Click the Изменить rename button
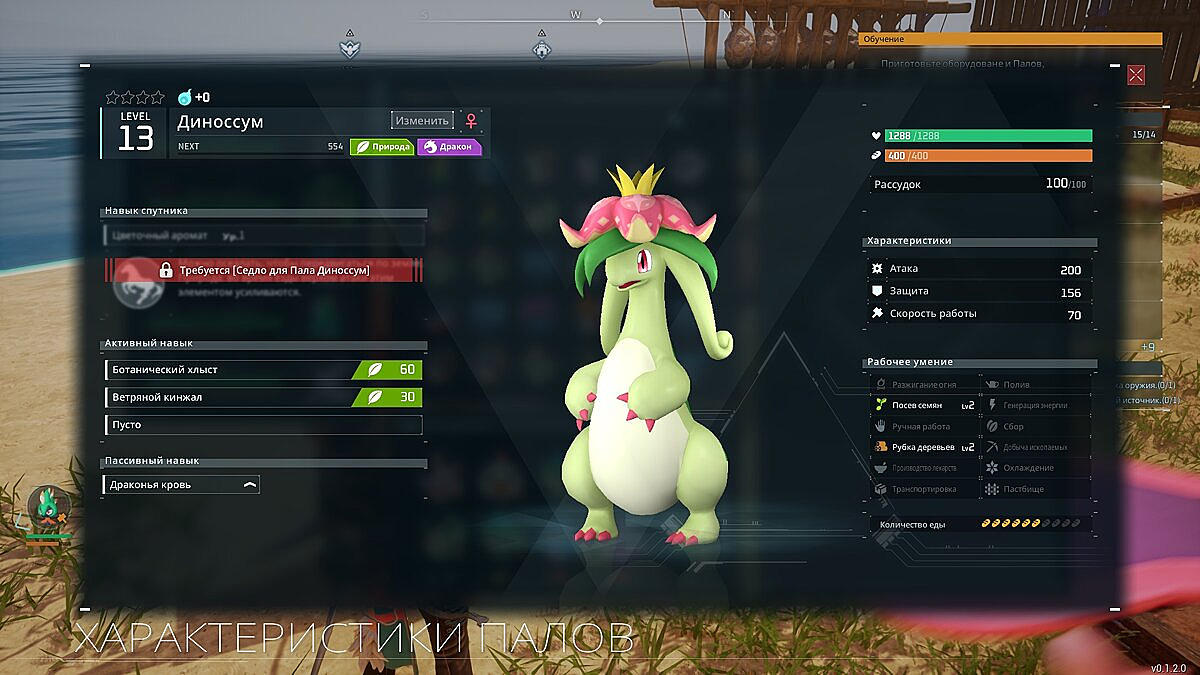 (x=422, y=120)
